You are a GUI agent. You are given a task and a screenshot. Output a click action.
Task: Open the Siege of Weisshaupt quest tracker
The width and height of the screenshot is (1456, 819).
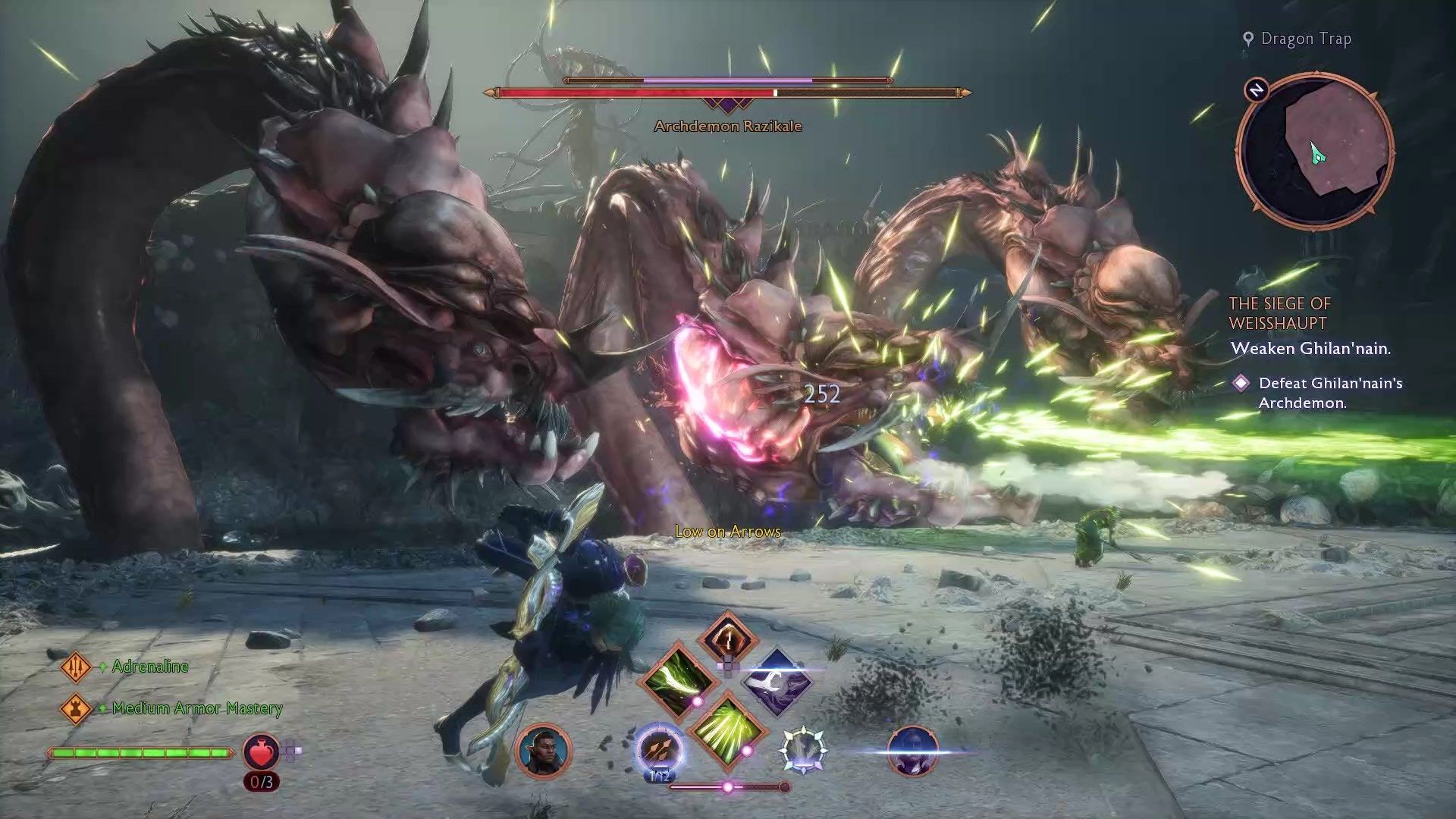1279,313
